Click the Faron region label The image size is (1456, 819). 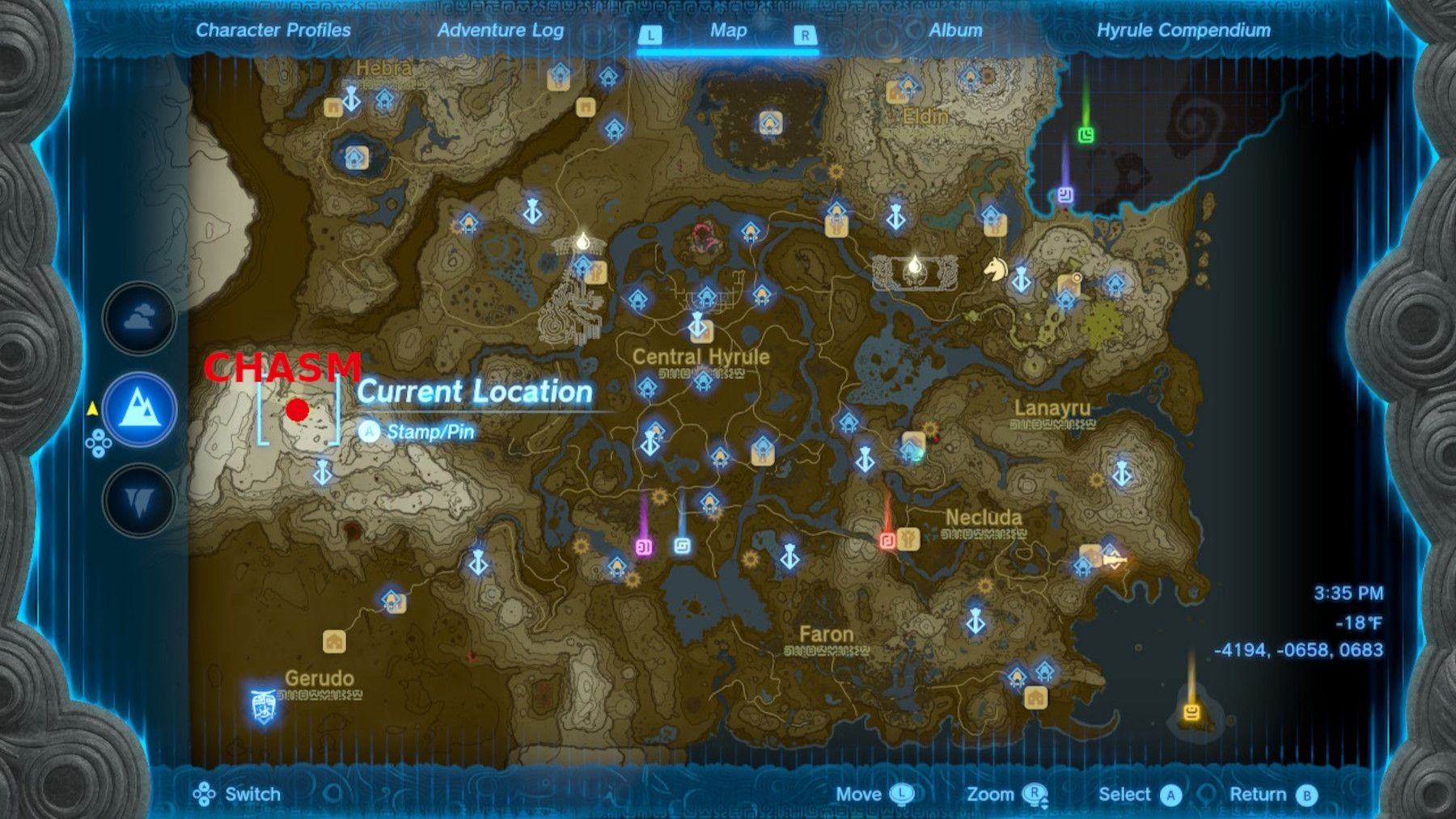tap(826, 635)
